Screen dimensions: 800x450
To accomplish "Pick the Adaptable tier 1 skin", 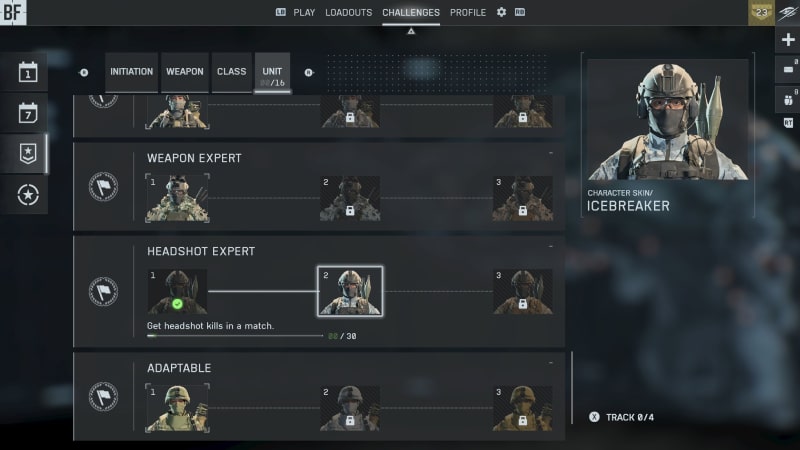I will coord(177,408).
